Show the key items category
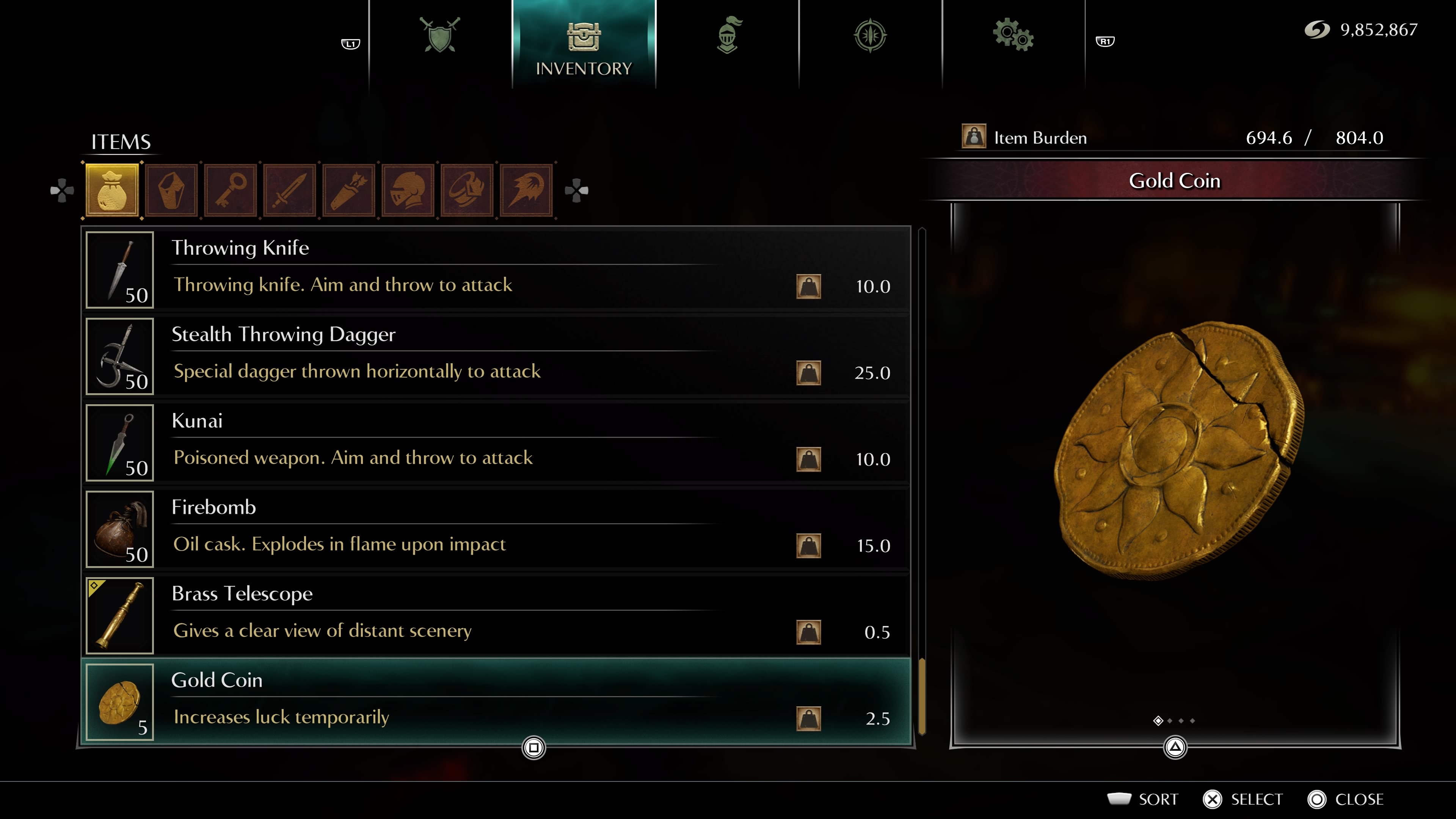 click(x=231, y=190)
